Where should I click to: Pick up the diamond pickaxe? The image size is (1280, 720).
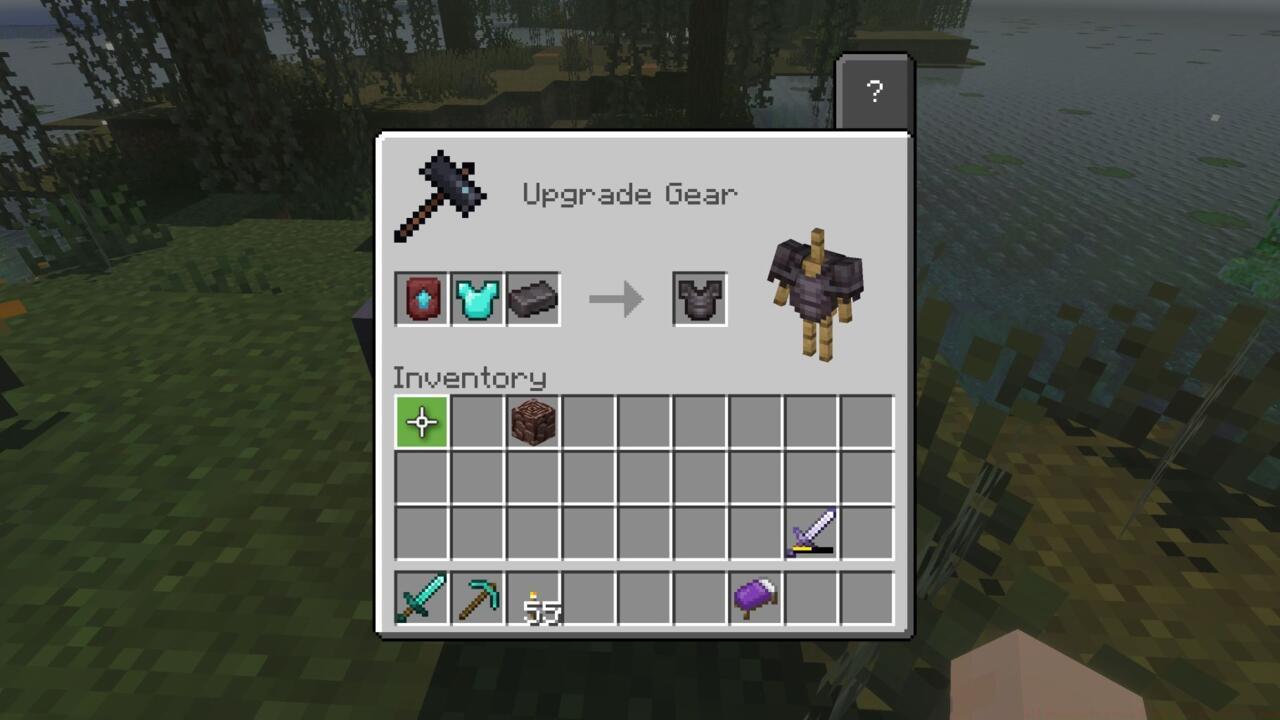pos(476,602)
